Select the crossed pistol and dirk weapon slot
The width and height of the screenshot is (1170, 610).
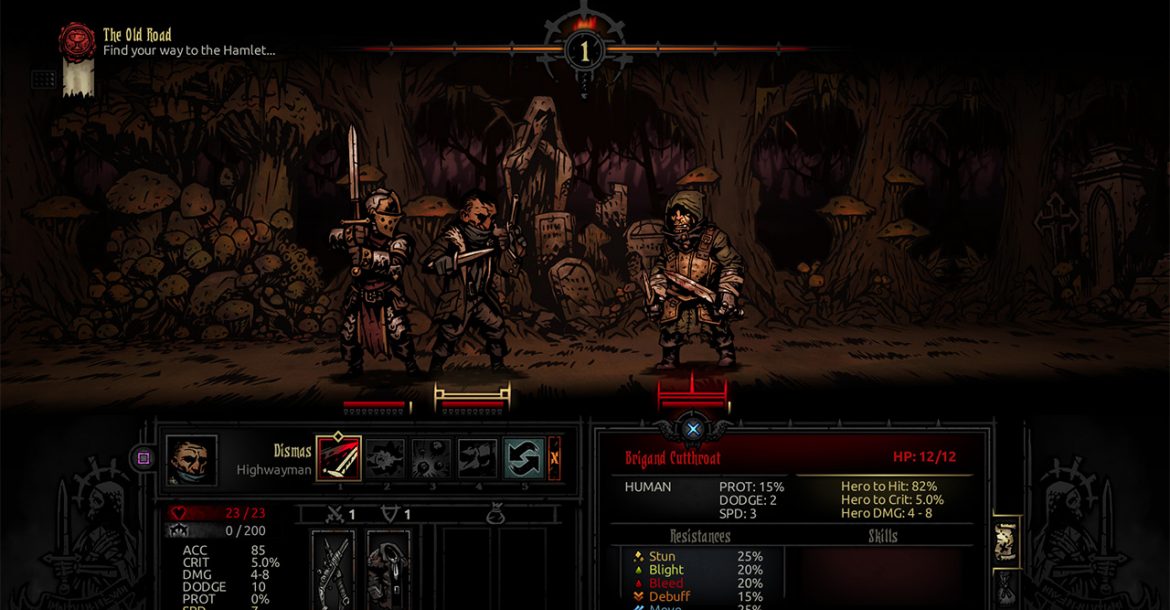(x=333, y=568)
